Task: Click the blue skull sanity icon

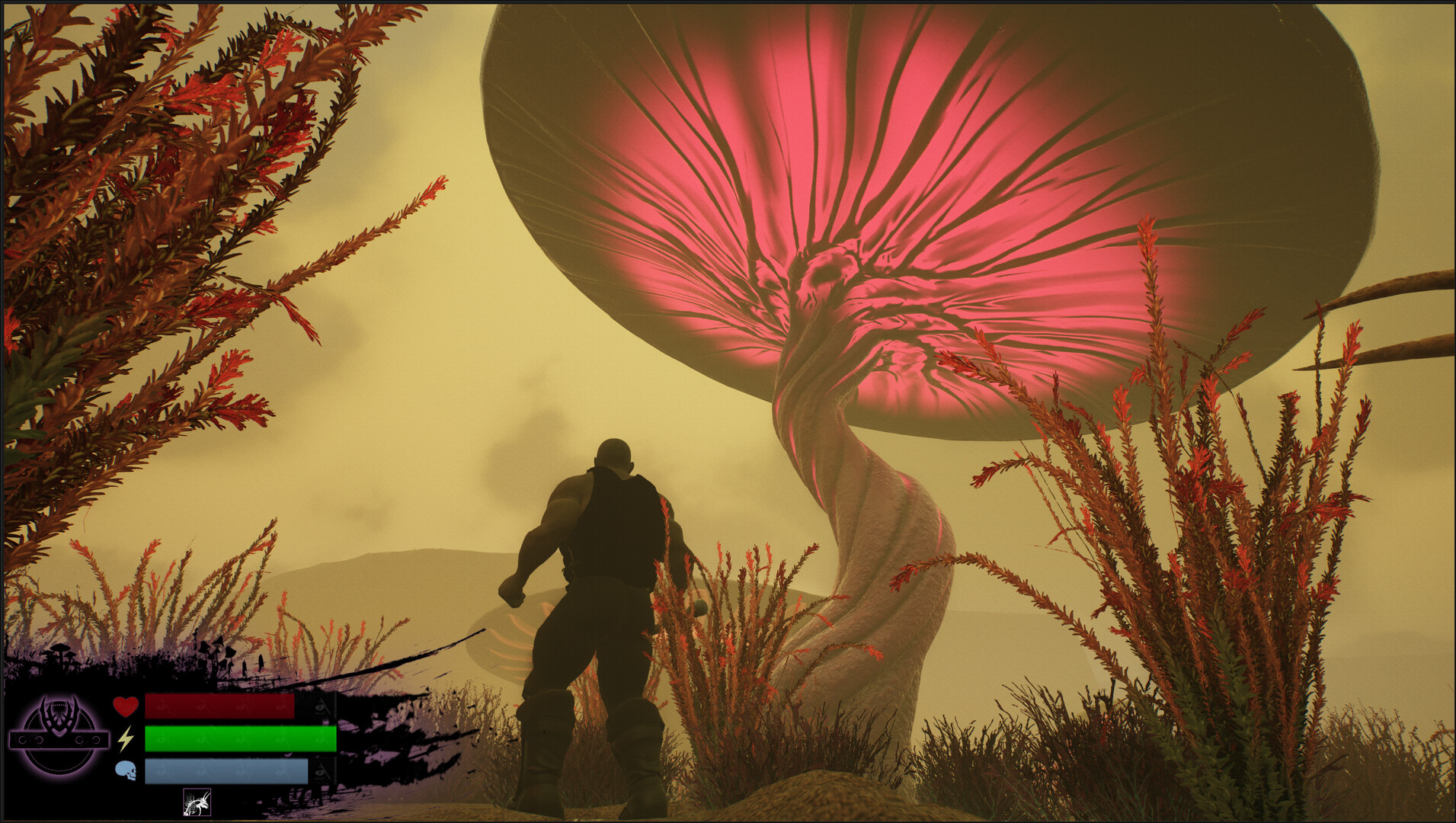Action: tap(126, 770)
